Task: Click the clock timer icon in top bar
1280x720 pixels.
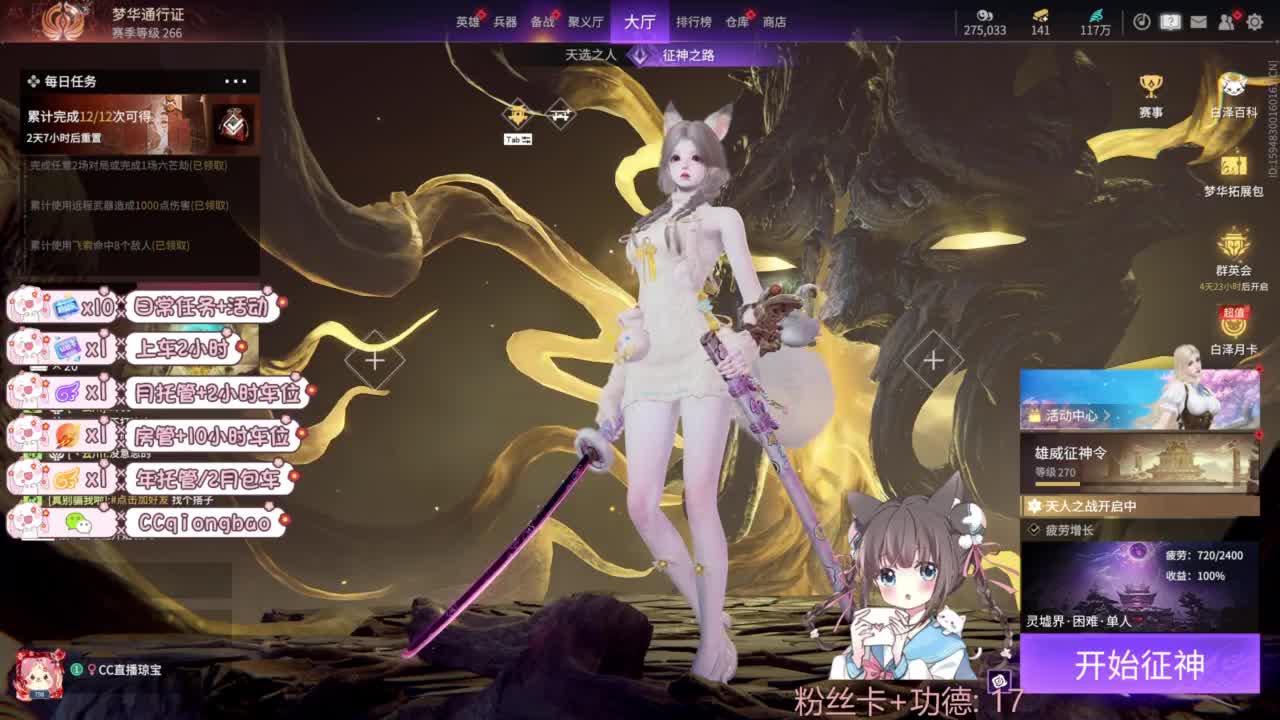Action: click(x=1142, y=22)
